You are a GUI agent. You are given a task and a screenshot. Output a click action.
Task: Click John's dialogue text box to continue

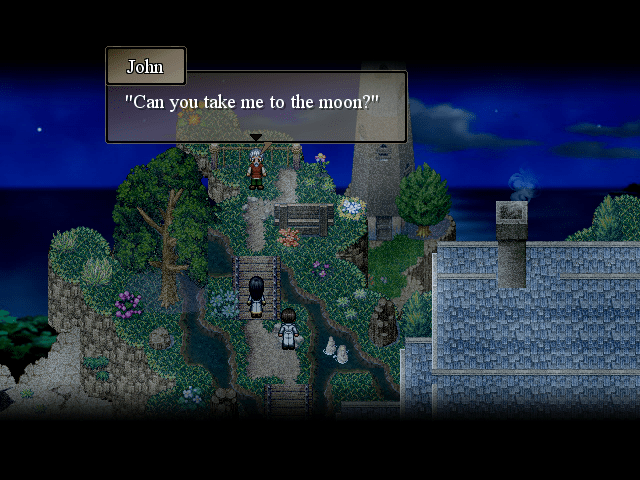[256, 106]
